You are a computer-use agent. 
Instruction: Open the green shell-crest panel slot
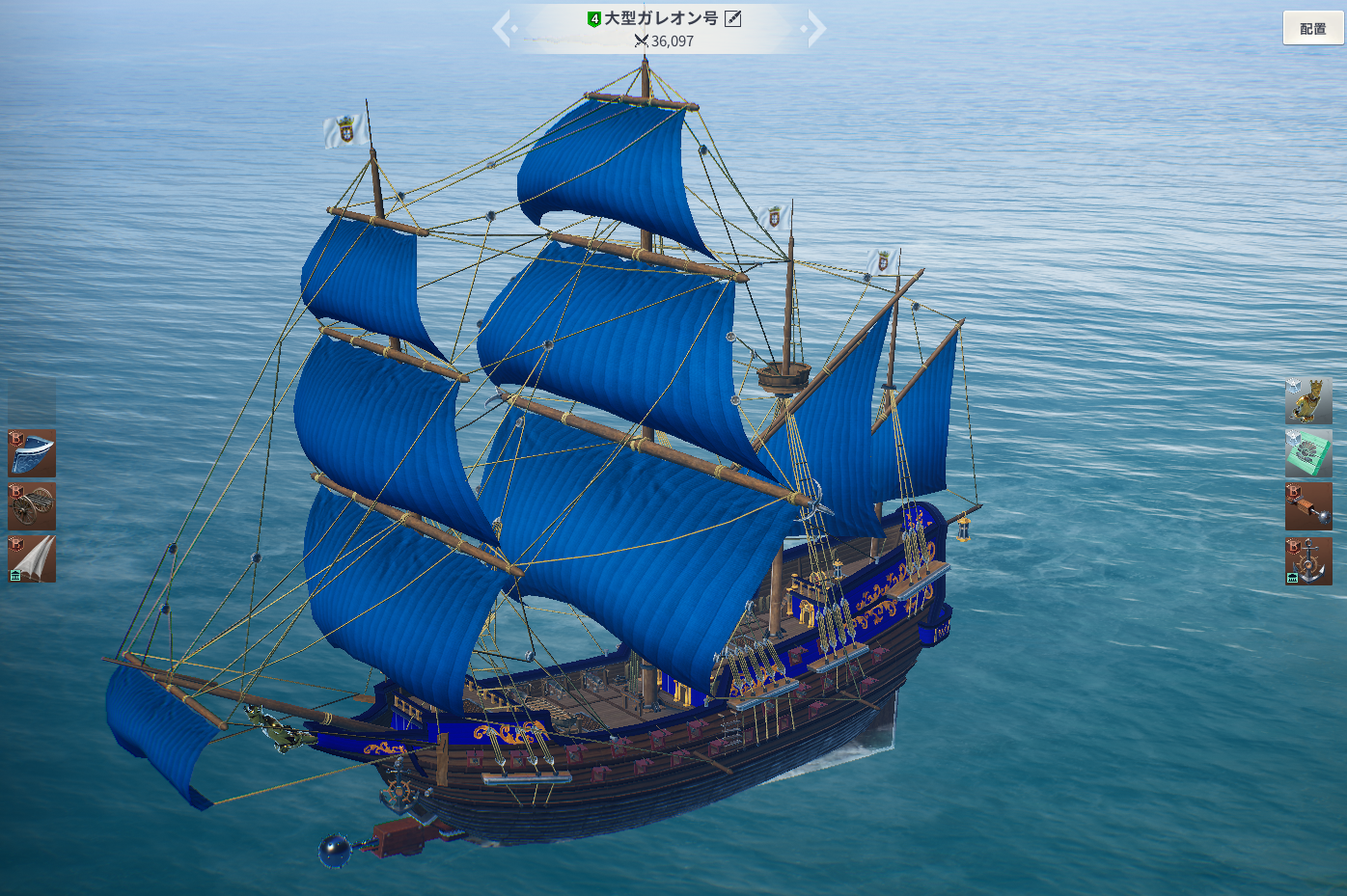click(x=1308, y=453)
